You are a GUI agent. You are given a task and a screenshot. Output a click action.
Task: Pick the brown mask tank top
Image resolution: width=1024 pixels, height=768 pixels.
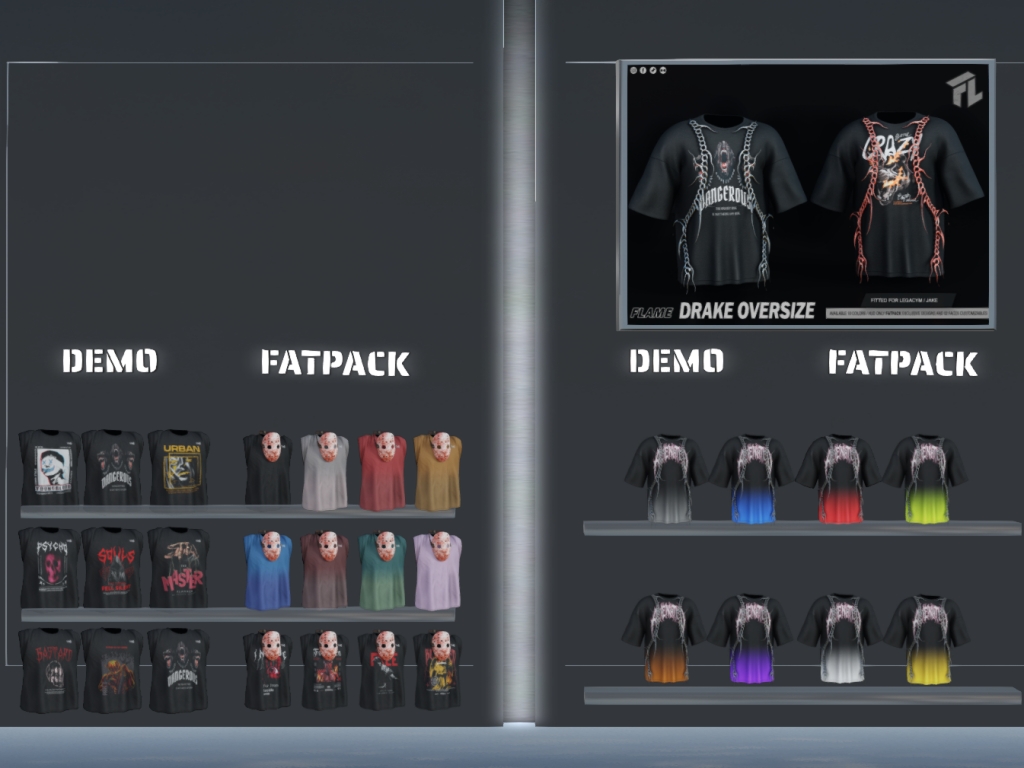(x=326, y=571)
